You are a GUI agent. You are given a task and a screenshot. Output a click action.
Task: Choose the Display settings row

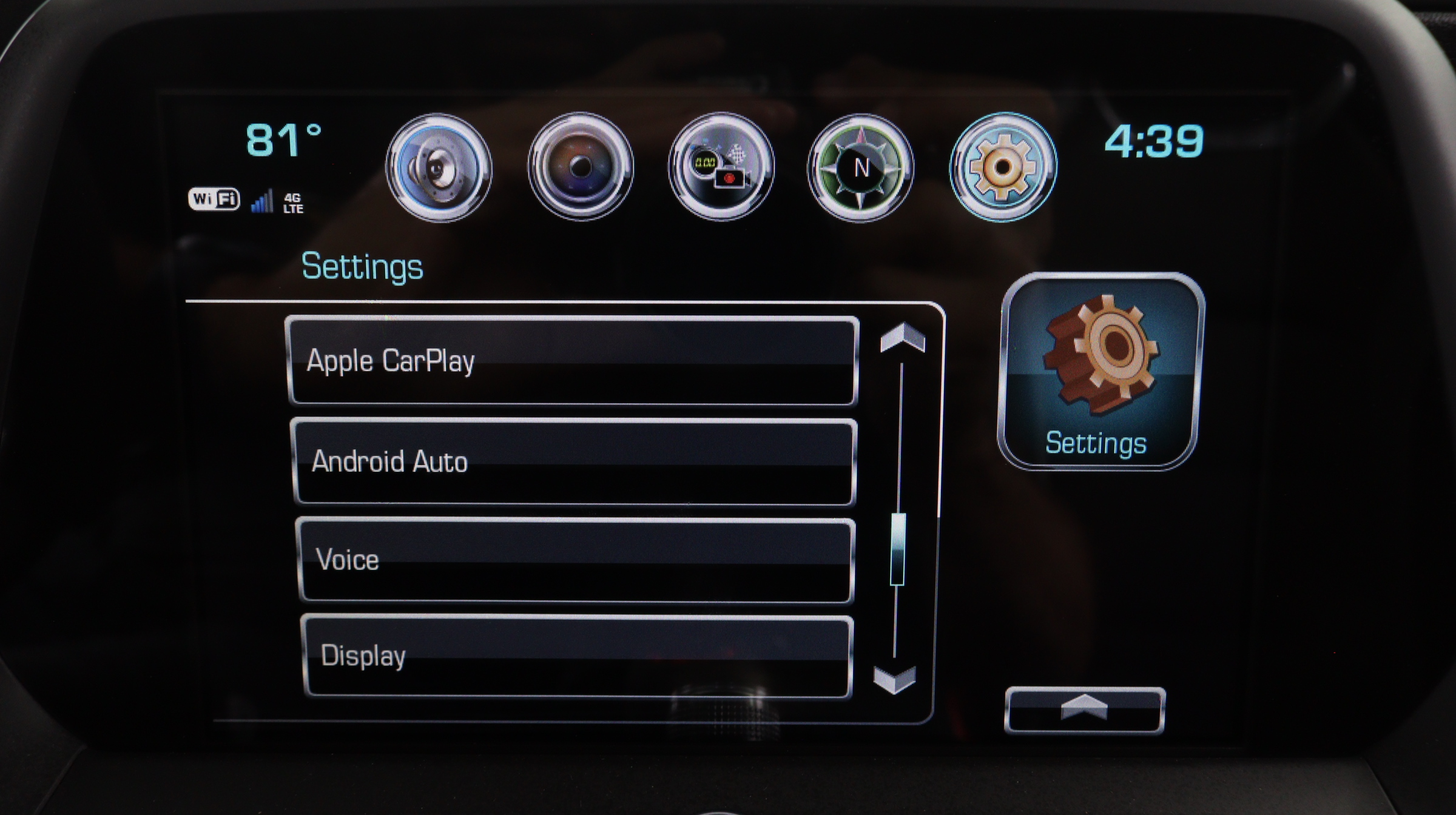(576, 656)
